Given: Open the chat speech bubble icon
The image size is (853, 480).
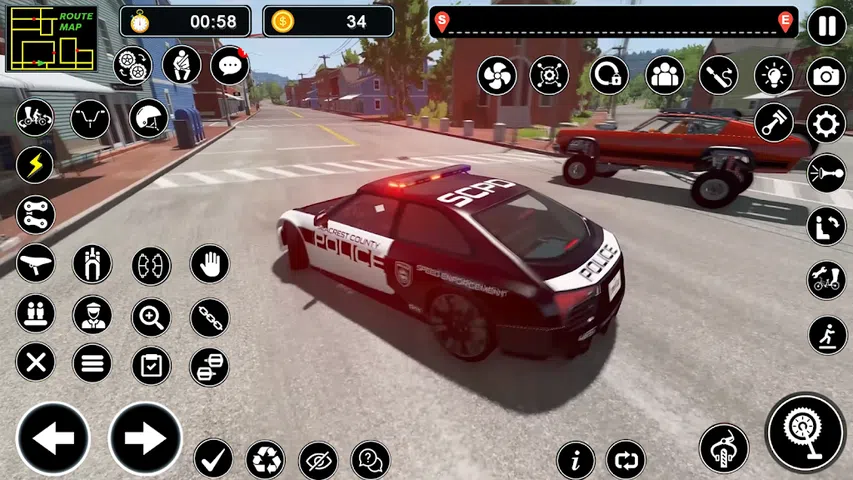Looking at the screenshot, I should tap(229, 66).
